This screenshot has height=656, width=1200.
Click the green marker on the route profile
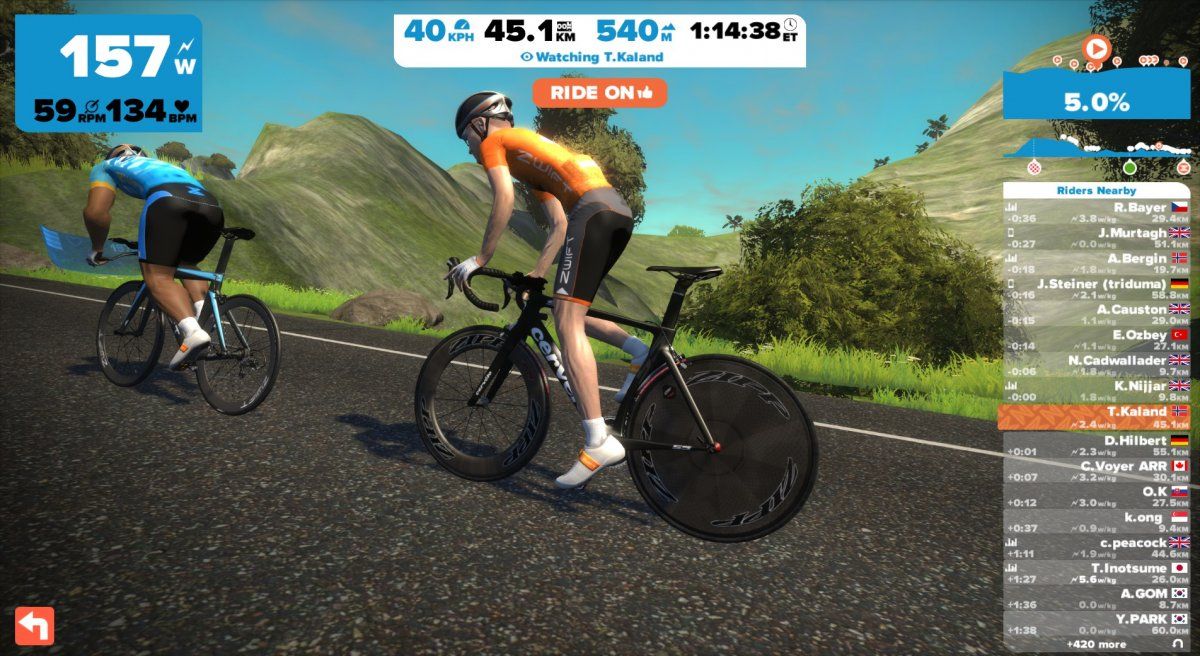coord(1130,166)
